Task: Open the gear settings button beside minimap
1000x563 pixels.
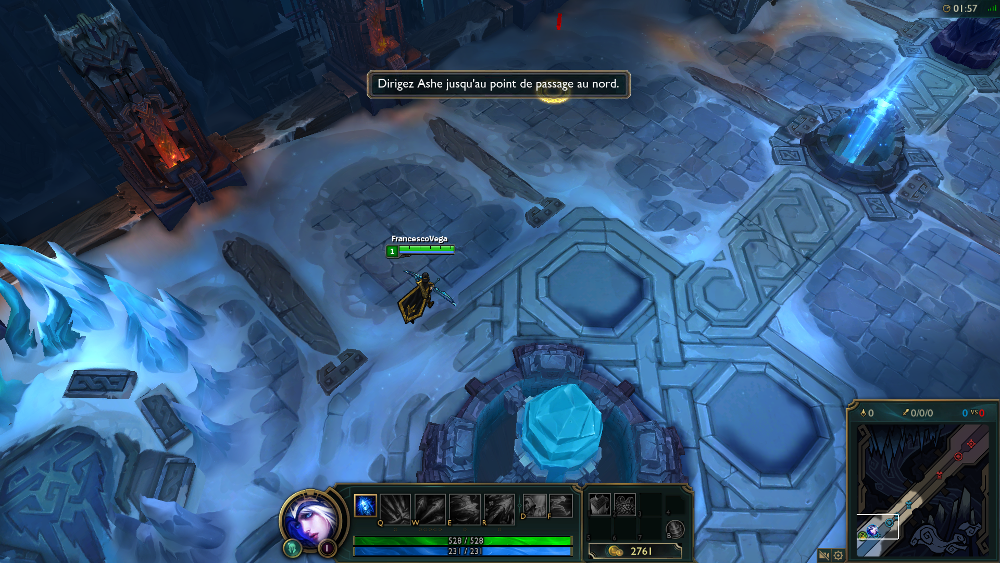Action: click(838, 555)
